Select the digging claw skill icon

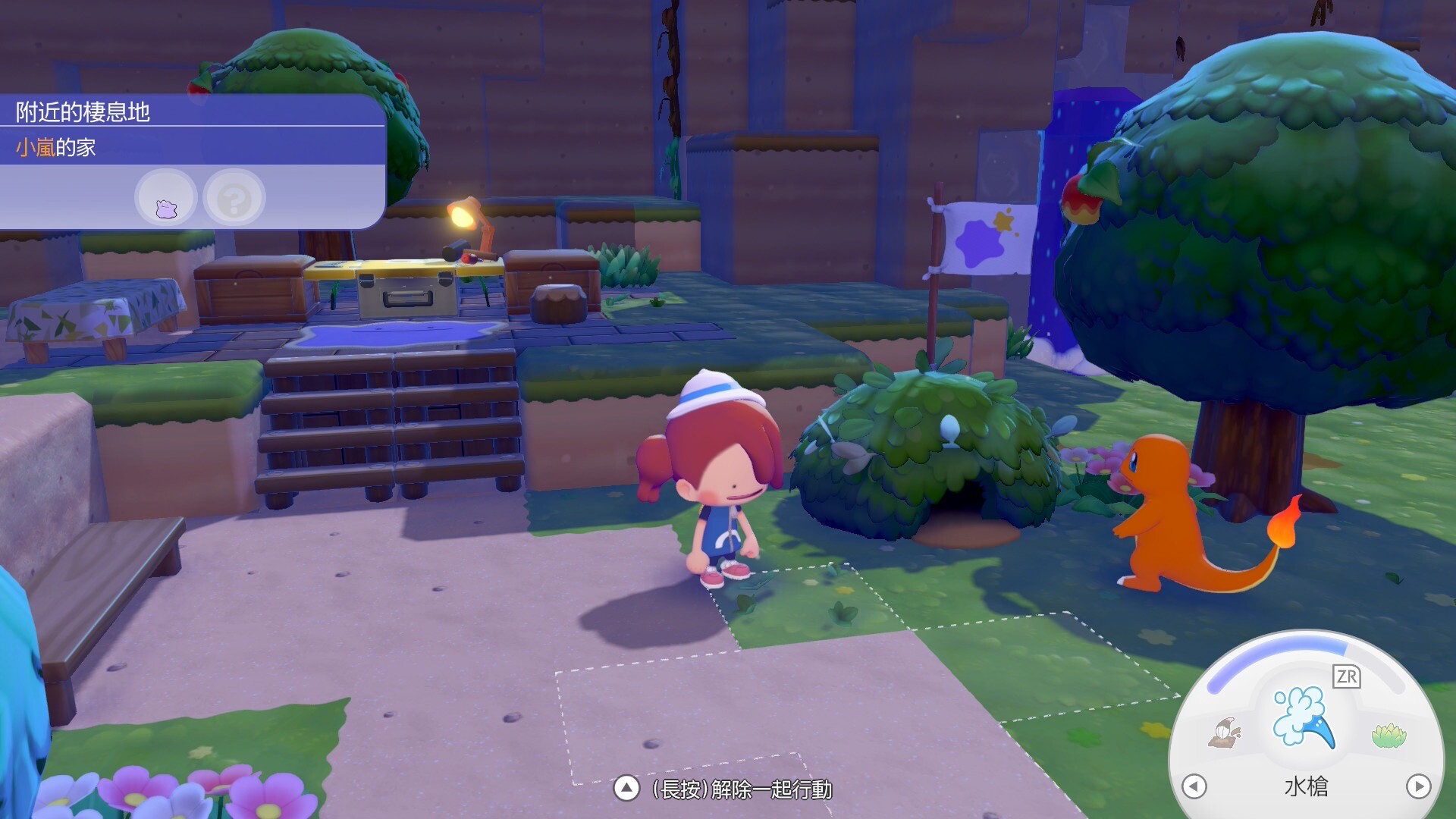[1224, 733]
